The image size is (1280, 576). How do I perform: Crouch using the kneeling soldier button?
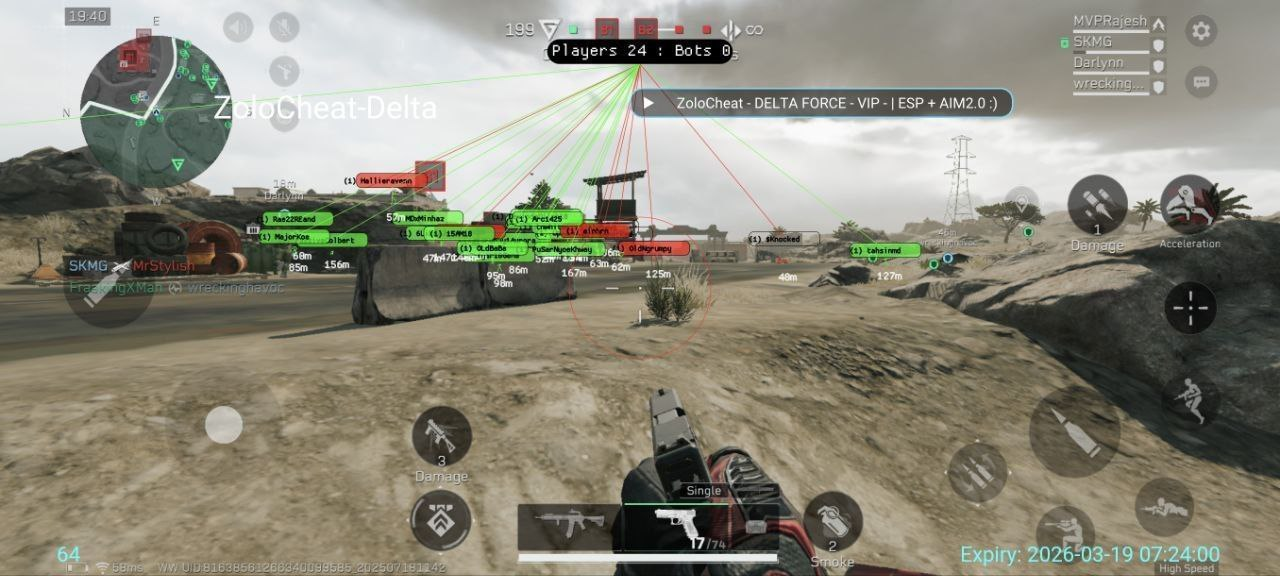[1064, 532]
